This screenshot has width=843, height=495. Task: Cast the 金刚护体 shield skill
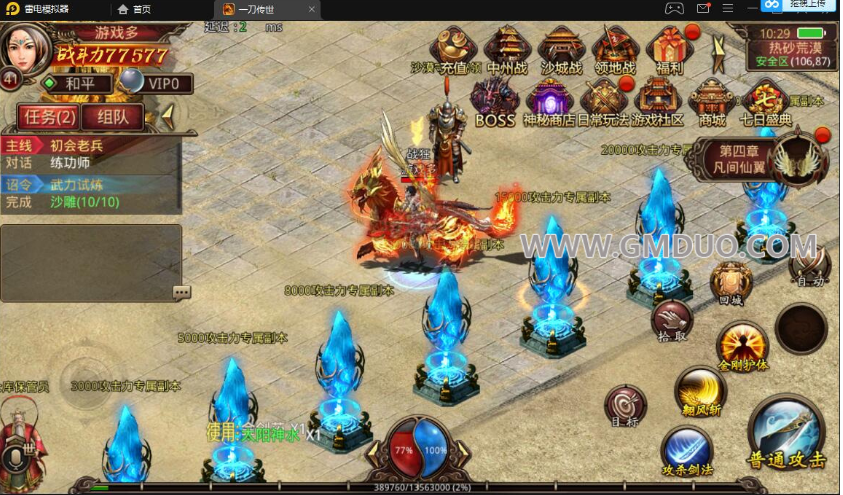click(x=741, y=346)
